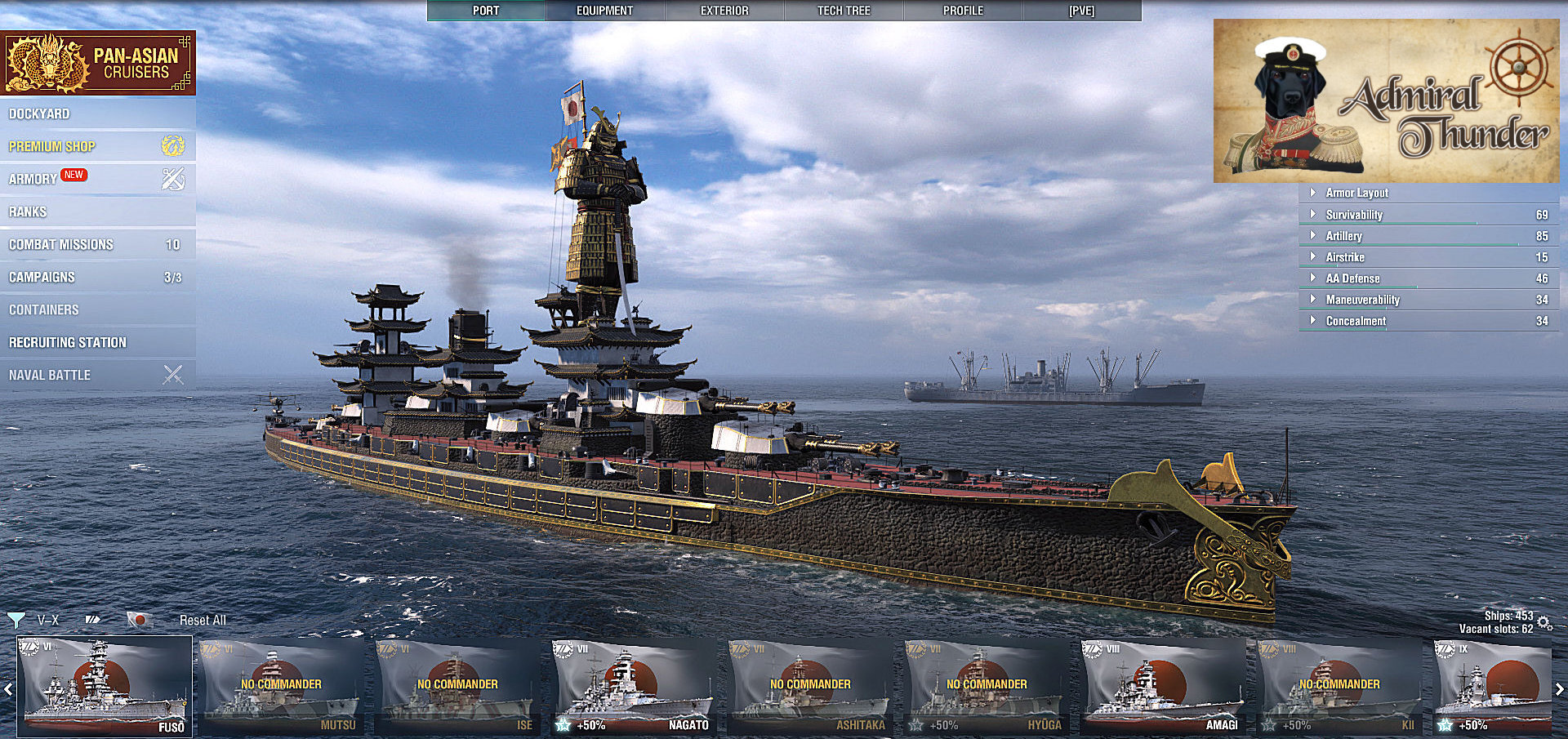Screen dimensions: 1568x739
Task: Reset all carousel filters
Action: pos(203,621)
